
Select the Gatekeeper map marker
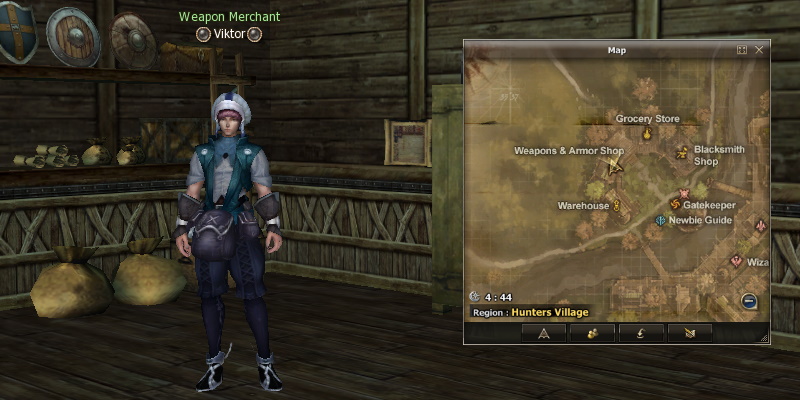click(x=674, y=205)
